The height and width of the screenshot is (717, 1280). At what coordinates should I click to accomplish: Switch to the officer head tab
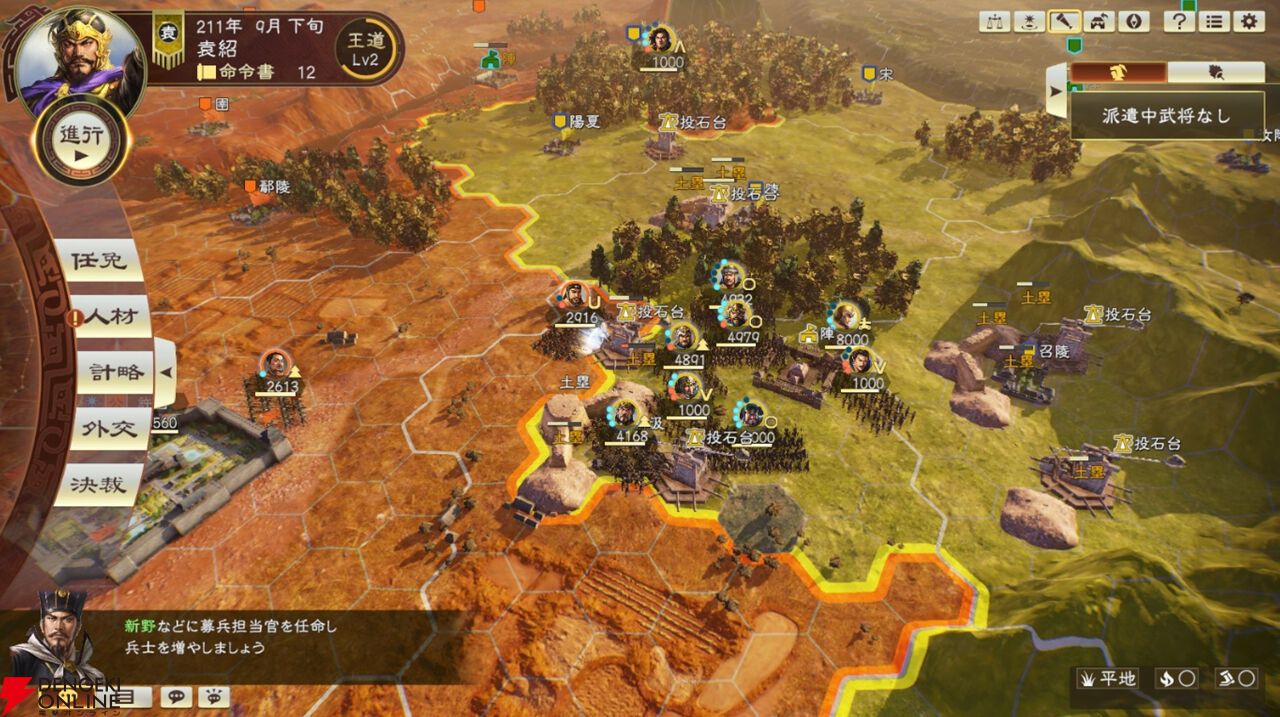[1117, 72]
